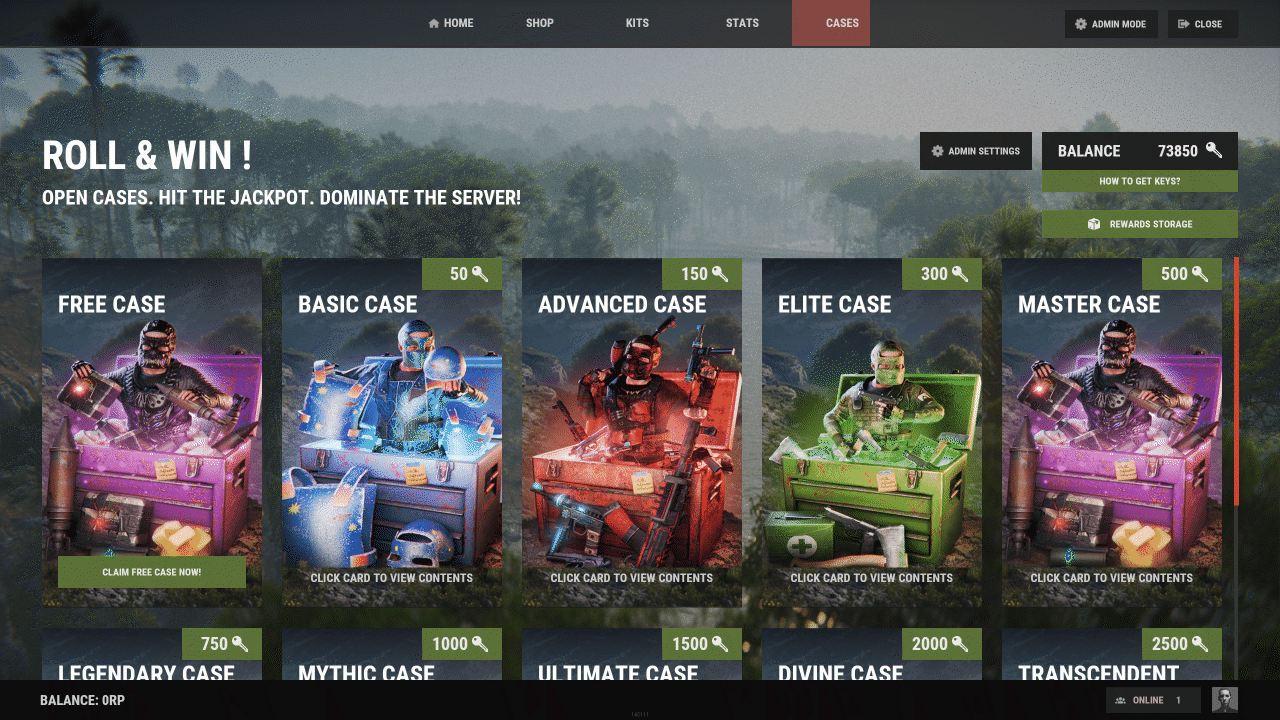
Task: Toggle Admin Mode button
Action: click(1111, 24)
